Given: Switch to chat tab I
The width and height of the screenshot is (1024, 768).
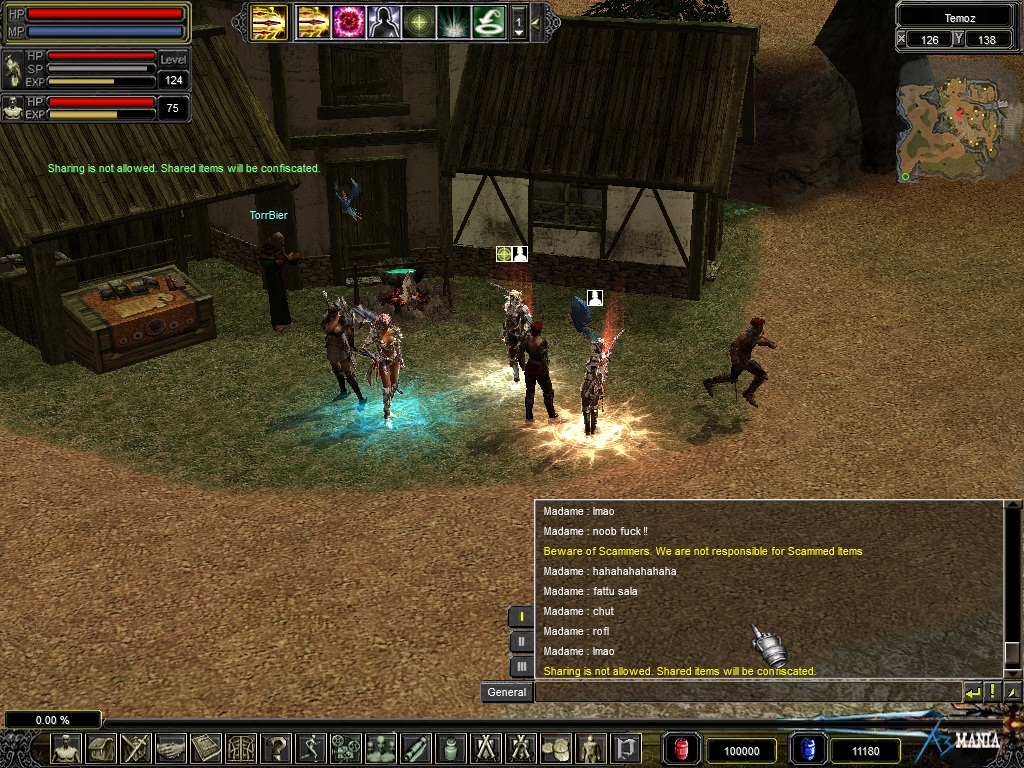Looking at the screenshot, I should (521, 617).
